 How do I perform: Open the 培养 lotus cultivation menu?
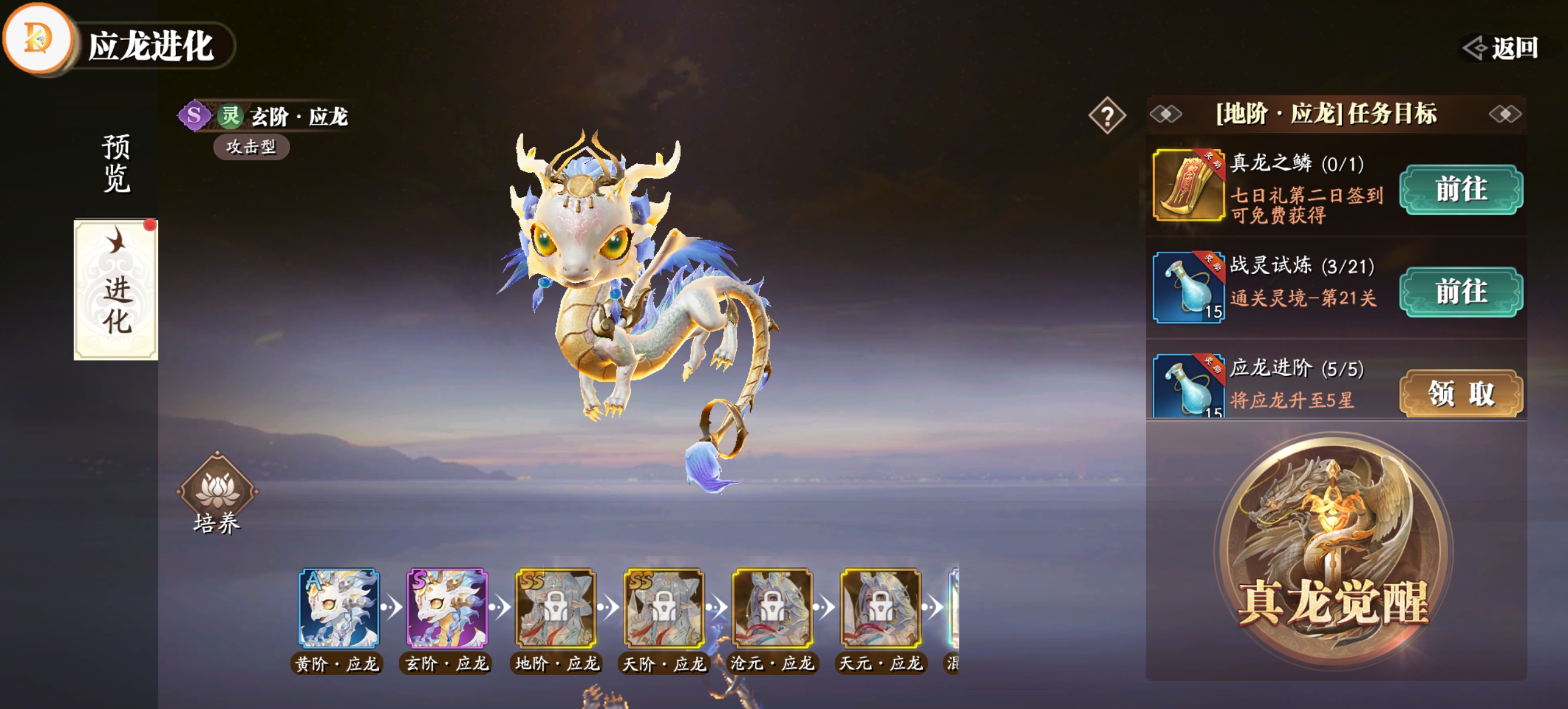216,493
